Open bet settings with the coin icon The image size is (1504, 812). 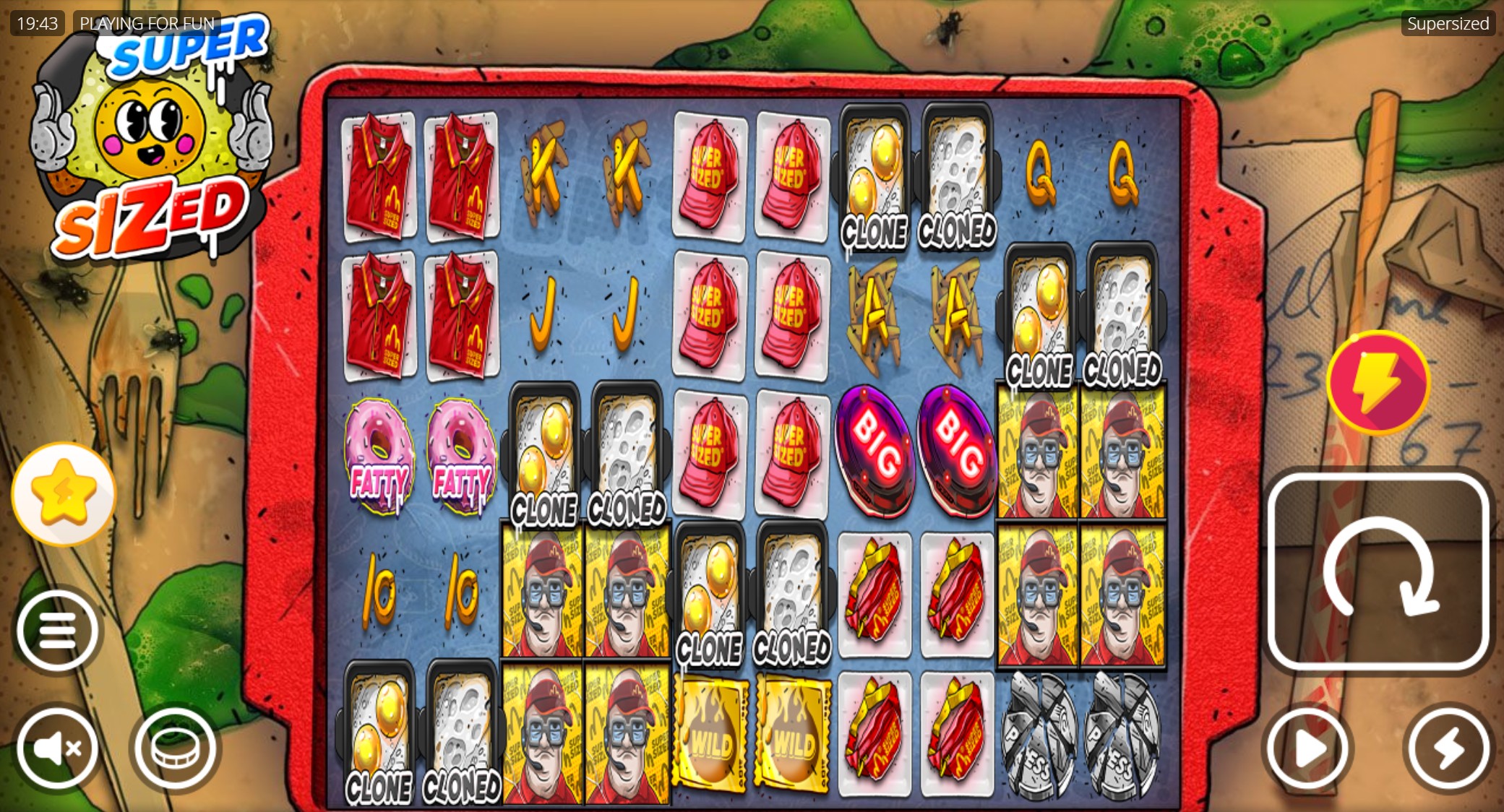[x=173, y=748]
